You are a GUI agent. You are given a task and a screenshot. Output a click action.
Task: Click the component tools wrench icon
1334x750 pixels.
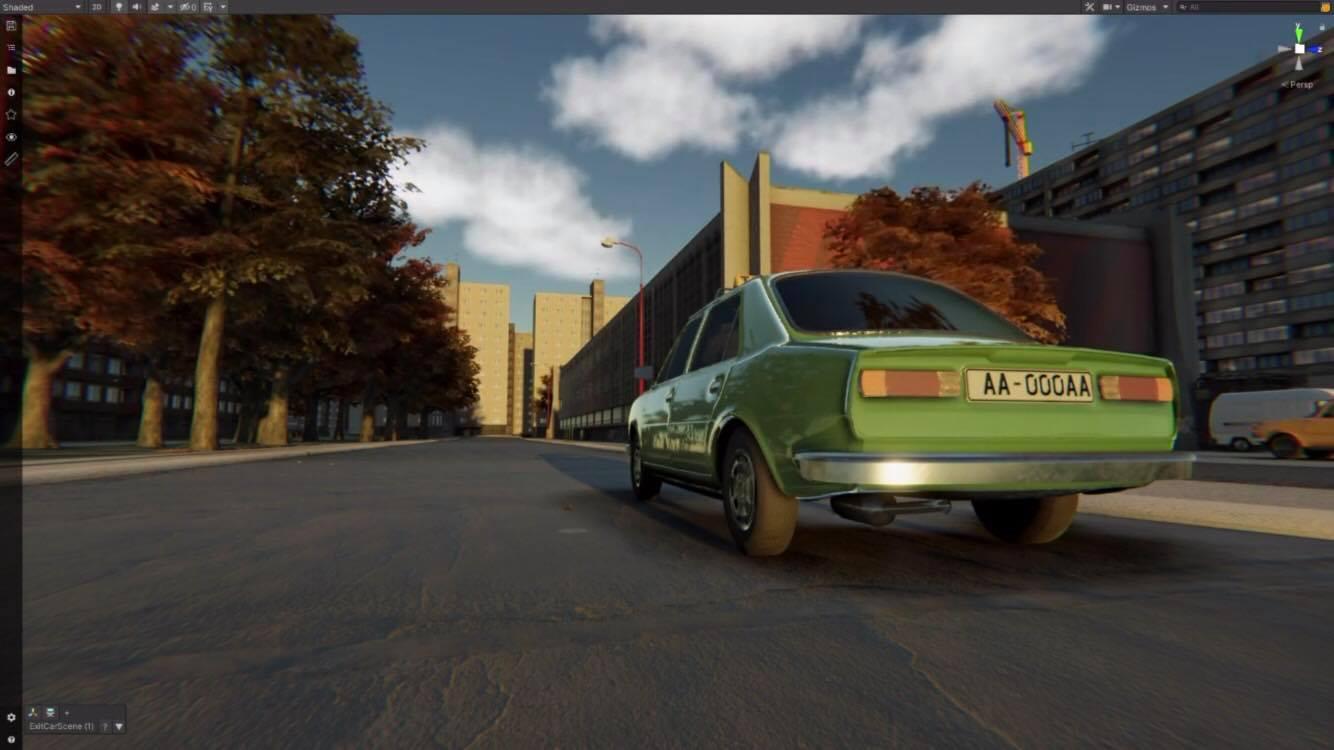click(1089, 6)
